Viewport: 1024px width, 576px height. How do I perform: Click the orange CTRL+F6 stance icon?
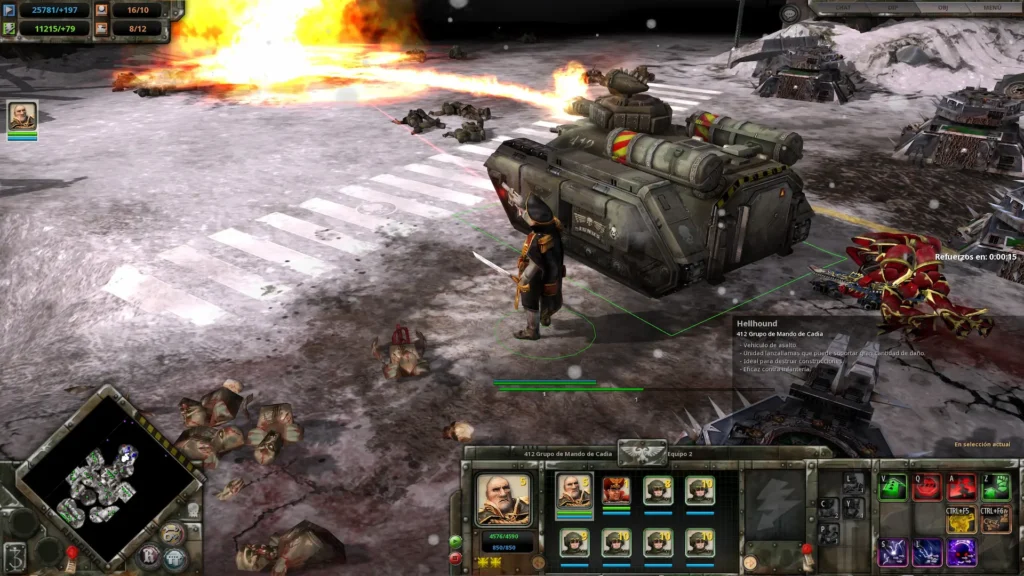(995, 520)
